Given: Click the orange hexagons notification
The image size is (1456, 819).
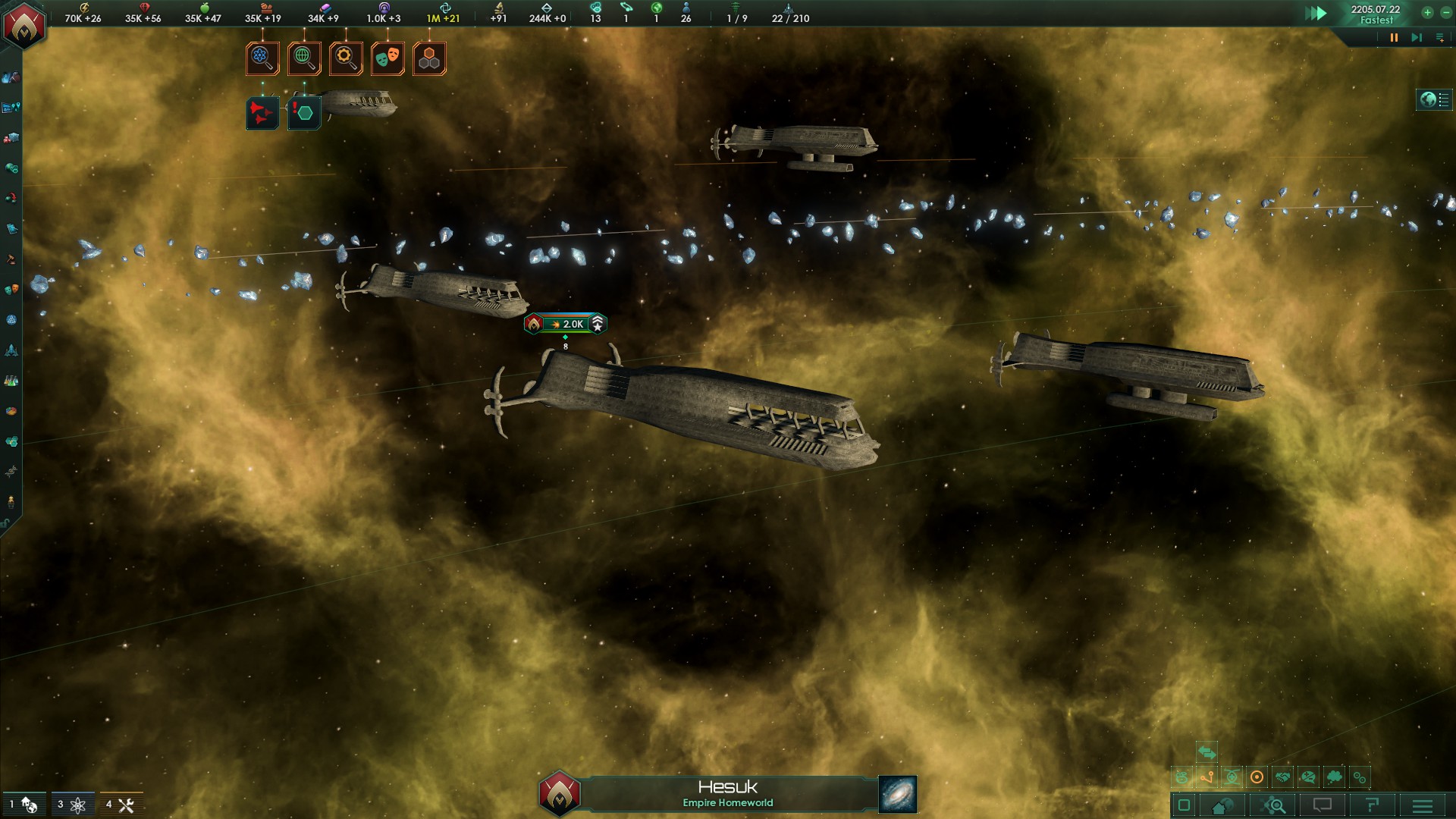Looking at the screenshot, I should [429, 58].
